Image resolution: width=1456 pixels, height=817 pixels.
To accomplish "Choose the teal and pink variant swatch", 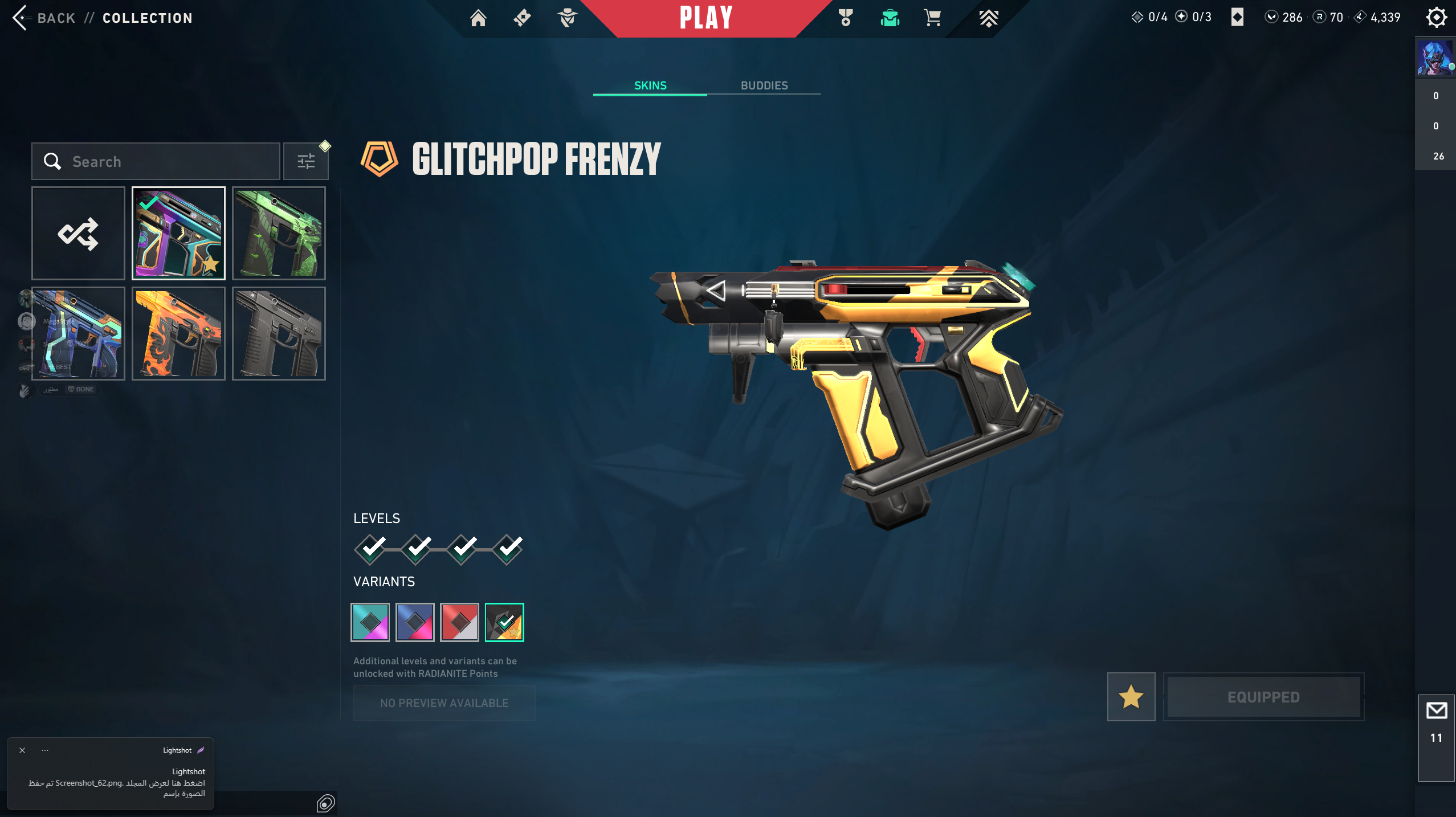I will (x=370, y=622).
